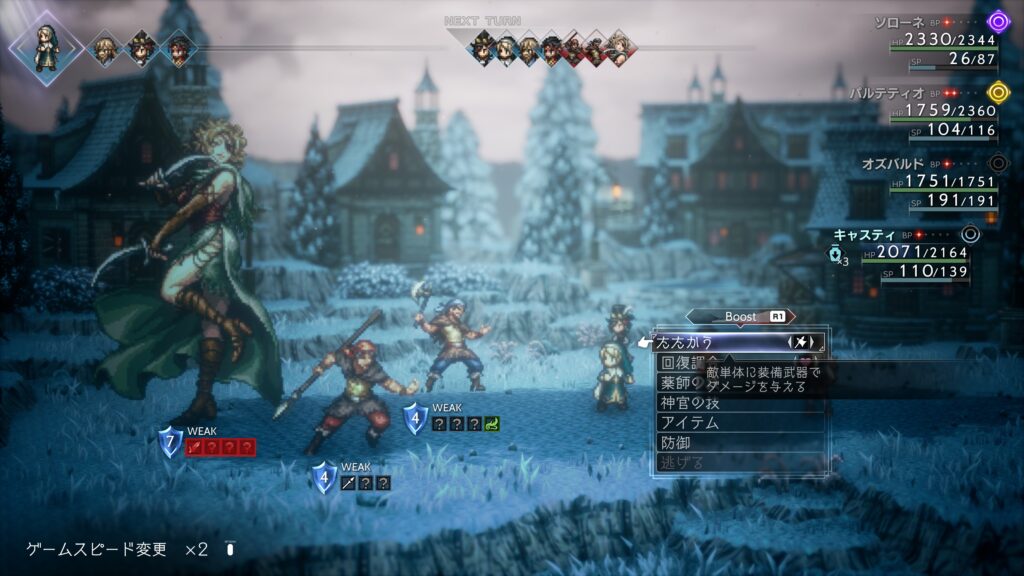Click the ゲームスピード変更 speed change label
This screenshot has height=576, width=1024.
click(x=96, y=549)
